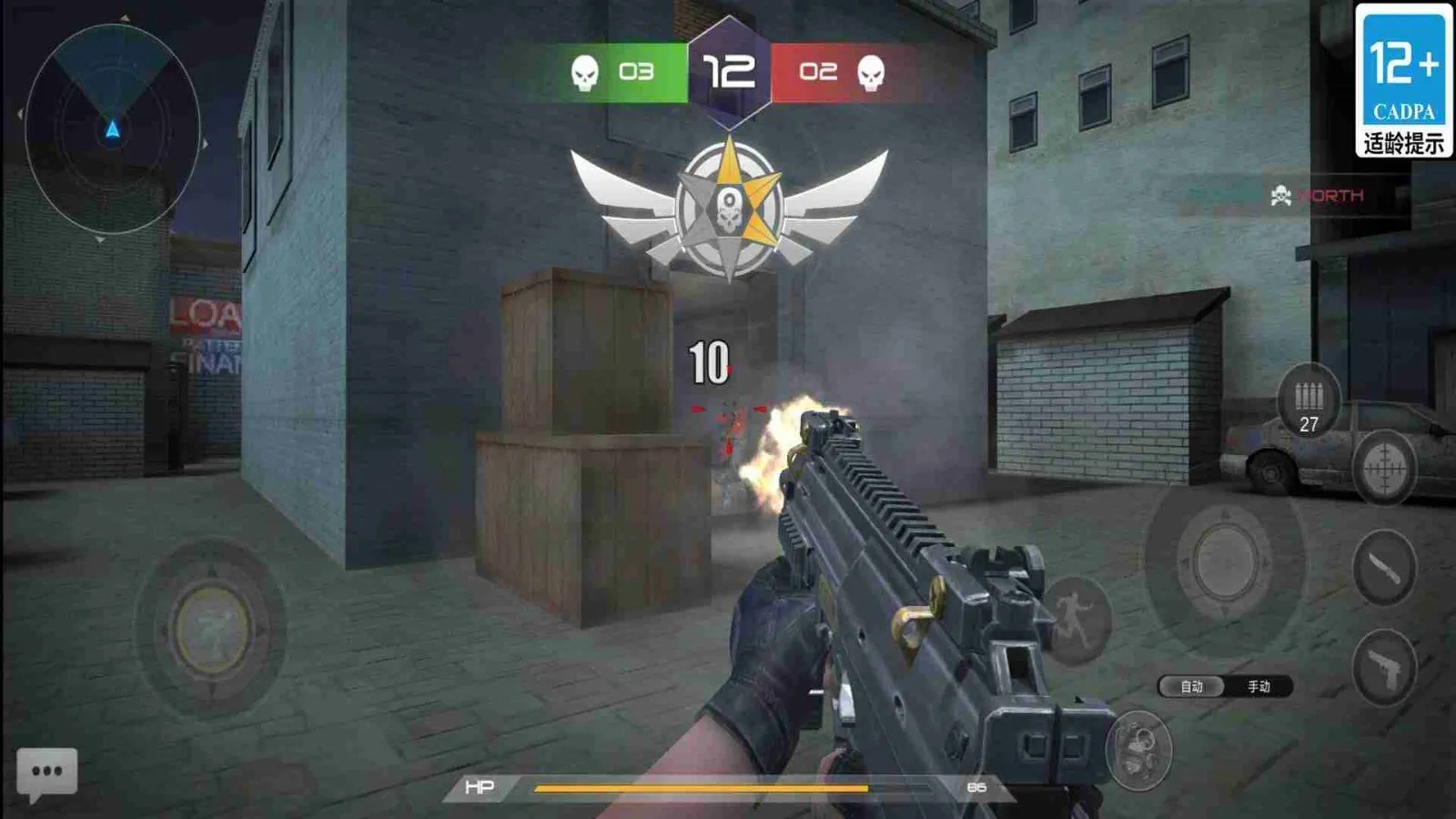Switch to the pistol sidearm
The width and height of the screenshot is (1456, 819).
[1384, 668]
